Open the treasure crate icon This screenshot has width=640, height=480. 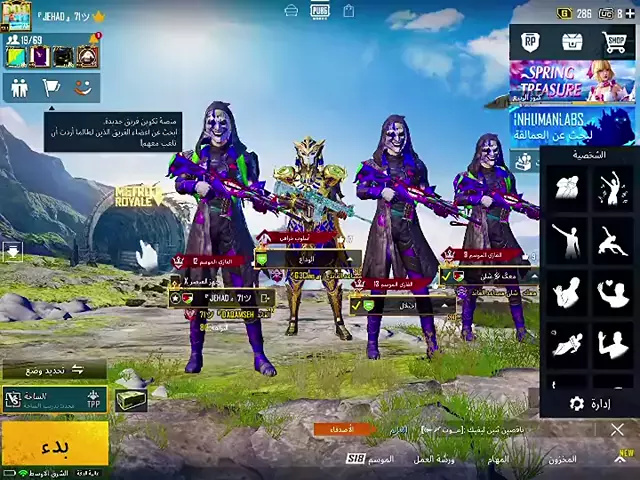[x=572, y=42]
